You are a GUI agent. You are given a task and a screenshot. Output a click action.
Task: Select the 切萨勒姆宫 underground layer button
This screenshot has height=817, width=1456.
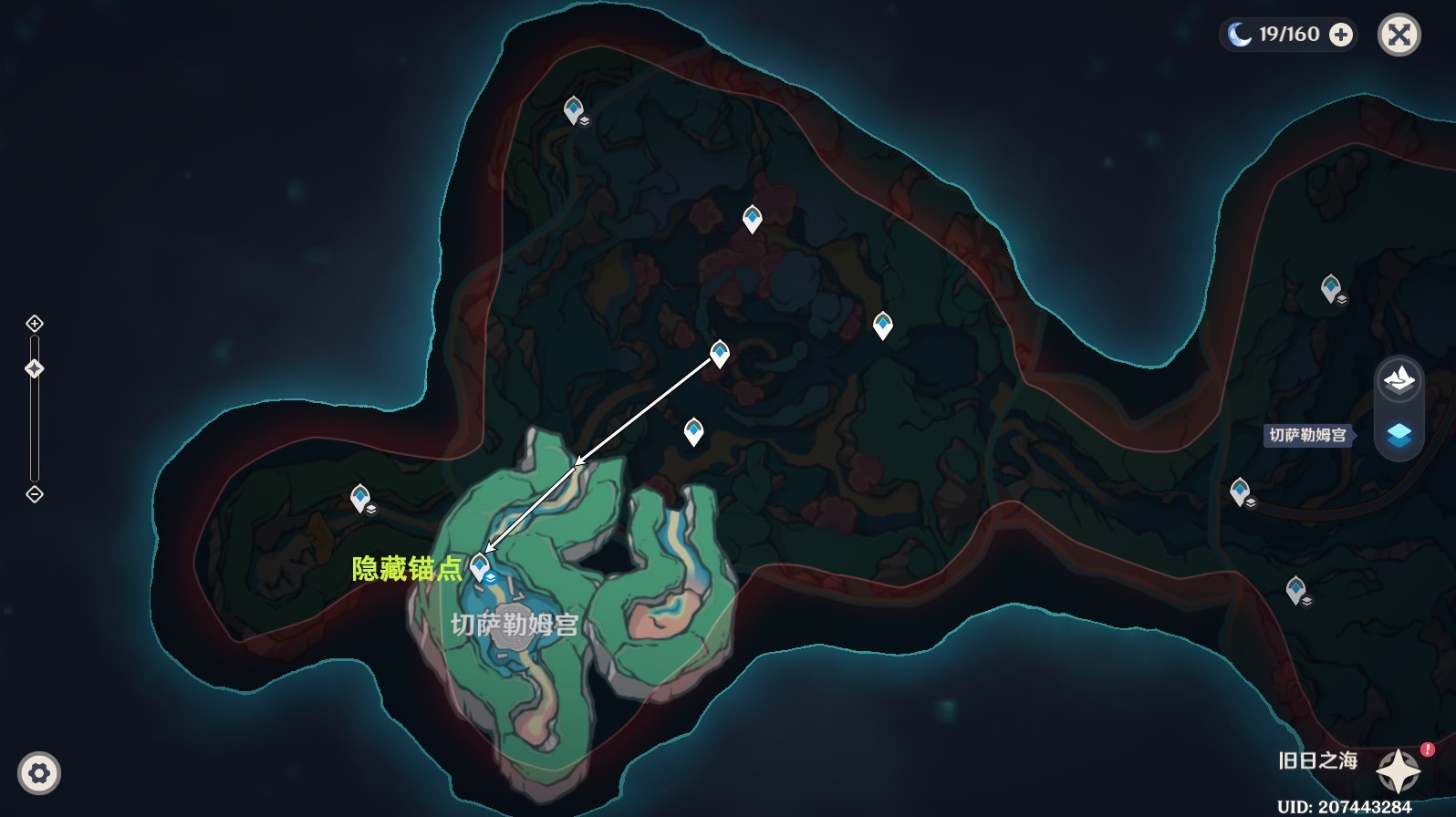(x=1399, y=435)
